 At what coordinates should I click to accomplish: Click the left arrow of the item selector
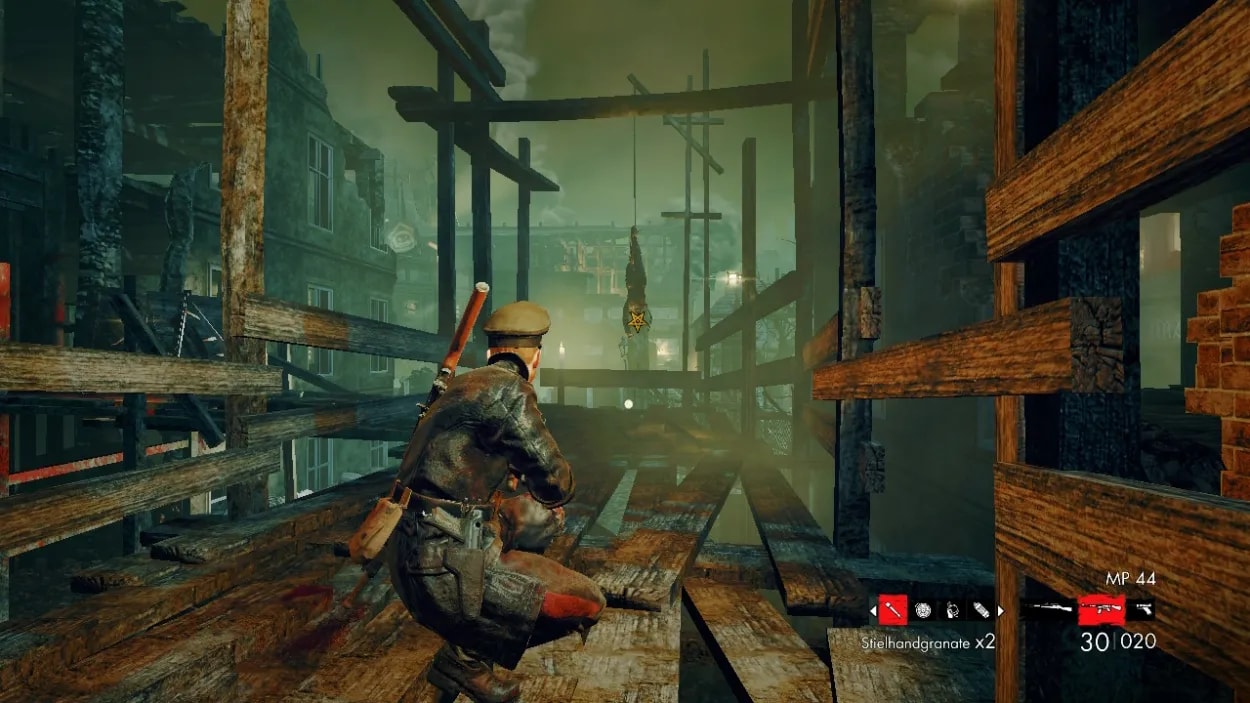[x=872, y=608]
